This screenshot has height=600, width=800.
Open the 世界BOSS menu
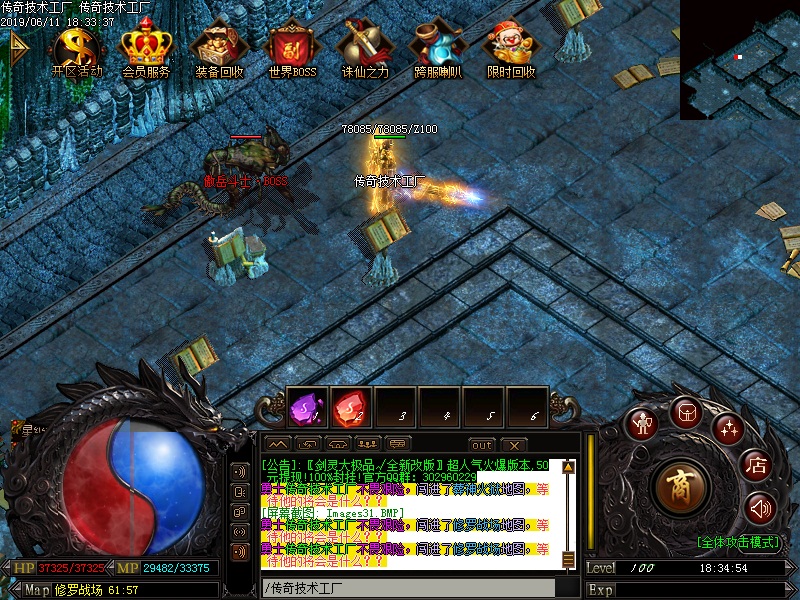292,48
